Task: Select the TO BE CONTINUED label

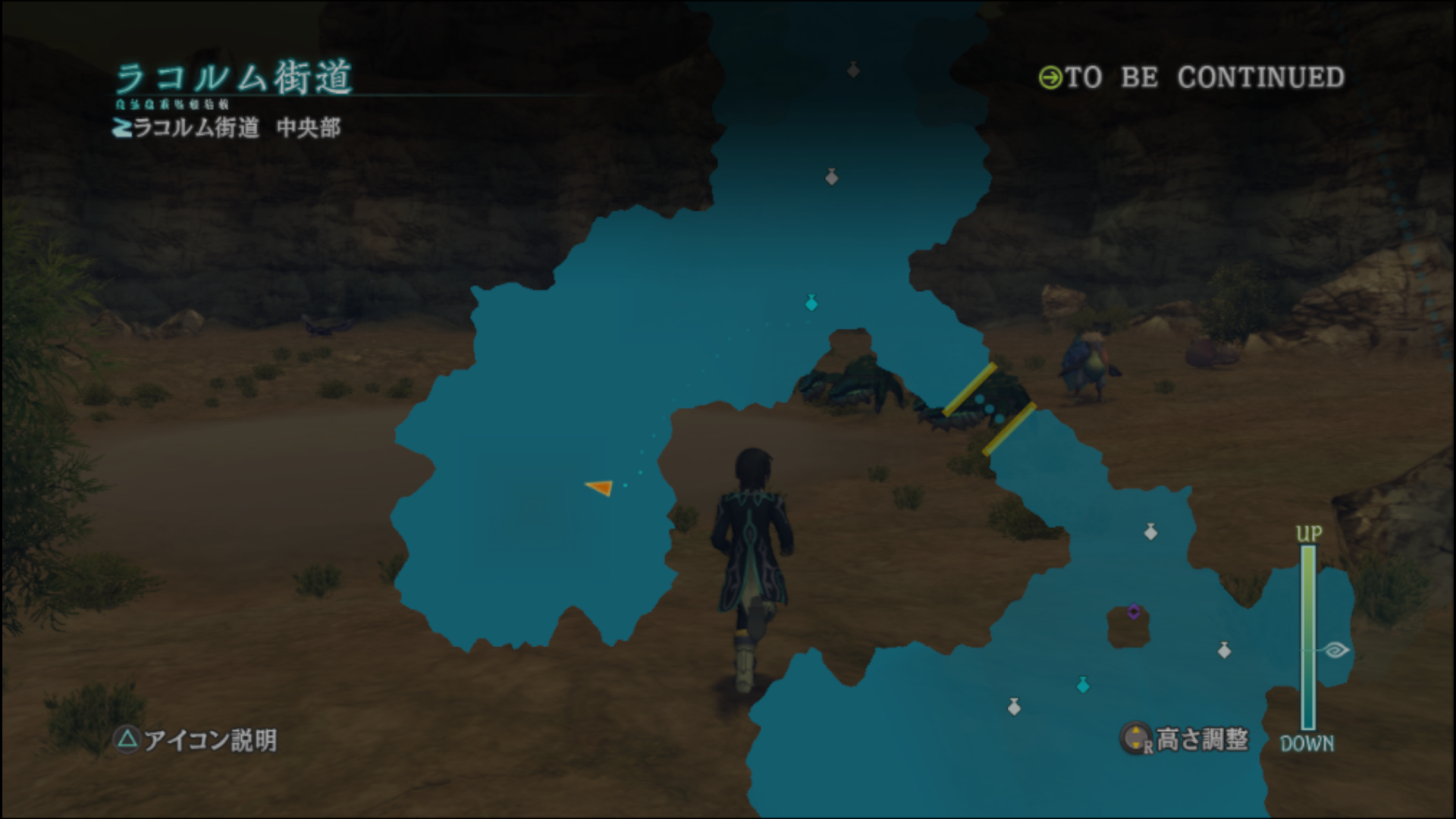Action: [1192, 77]
